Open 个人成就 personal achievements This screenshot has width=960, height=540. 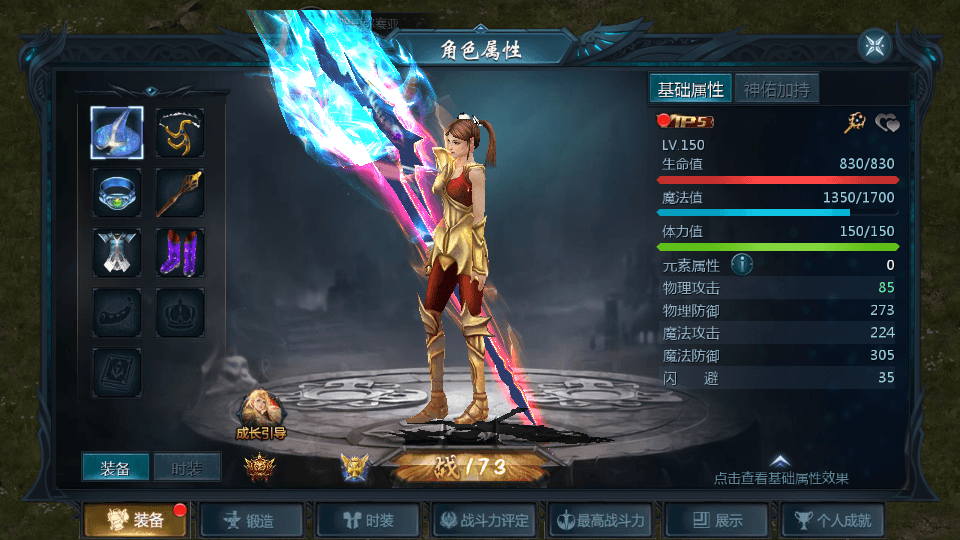click(833, 520)
